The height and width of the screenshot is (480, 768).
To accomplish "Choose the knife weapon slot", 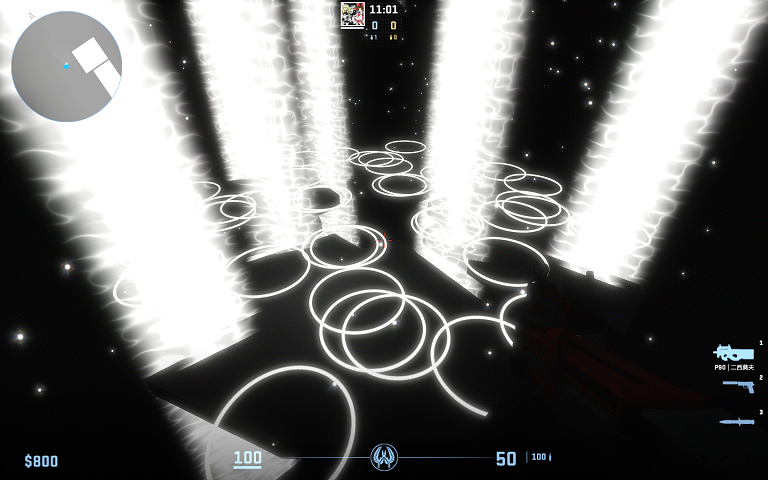I will point(737,421).
